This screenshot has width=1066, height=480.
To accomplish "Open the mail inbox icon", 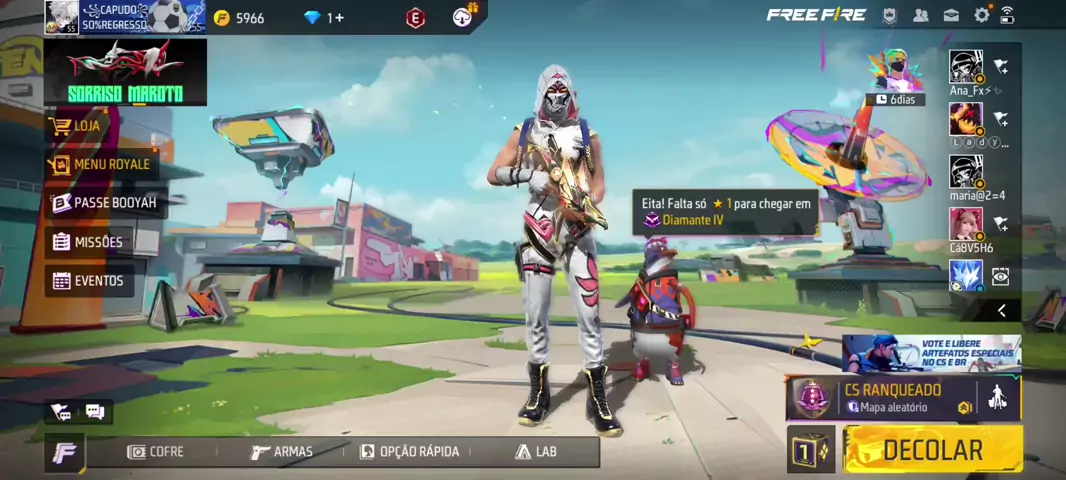I will click(951, 15).
